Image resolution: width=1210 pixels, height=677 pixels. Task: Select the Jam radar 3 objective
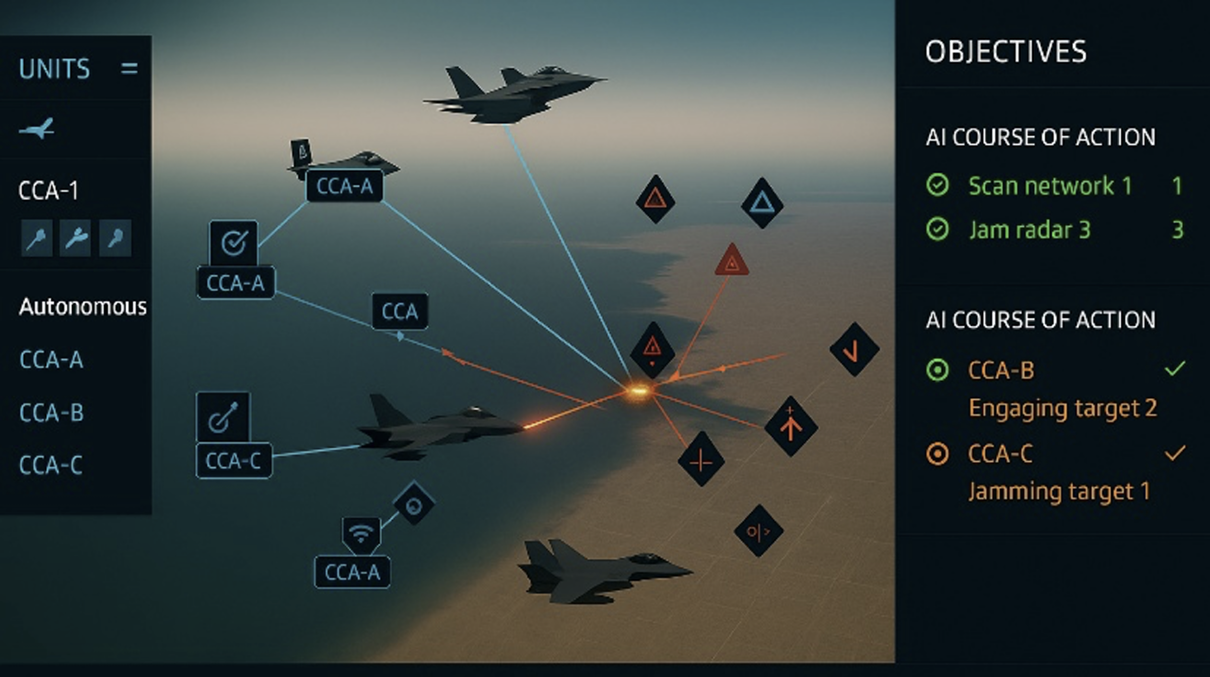point(1029,230)
